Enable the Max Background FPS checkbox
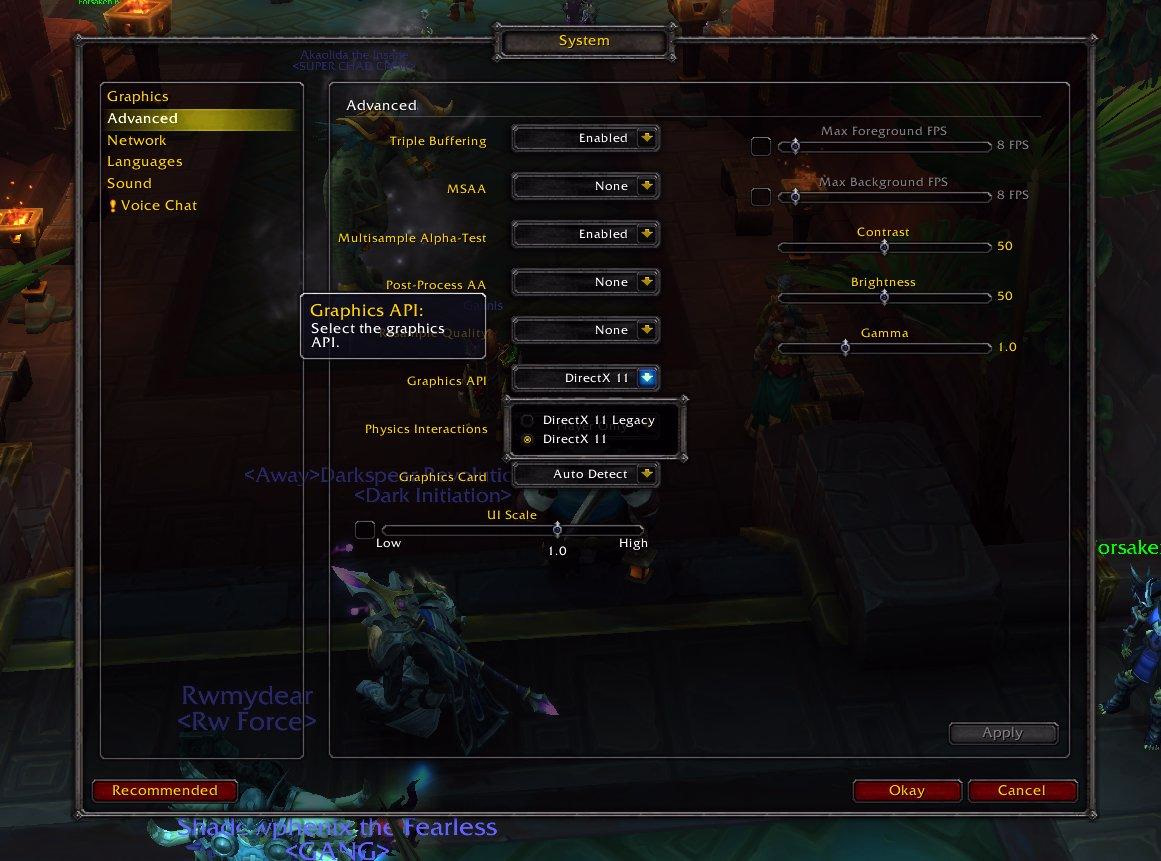The image size is (1161, 861). click(761, 196)
